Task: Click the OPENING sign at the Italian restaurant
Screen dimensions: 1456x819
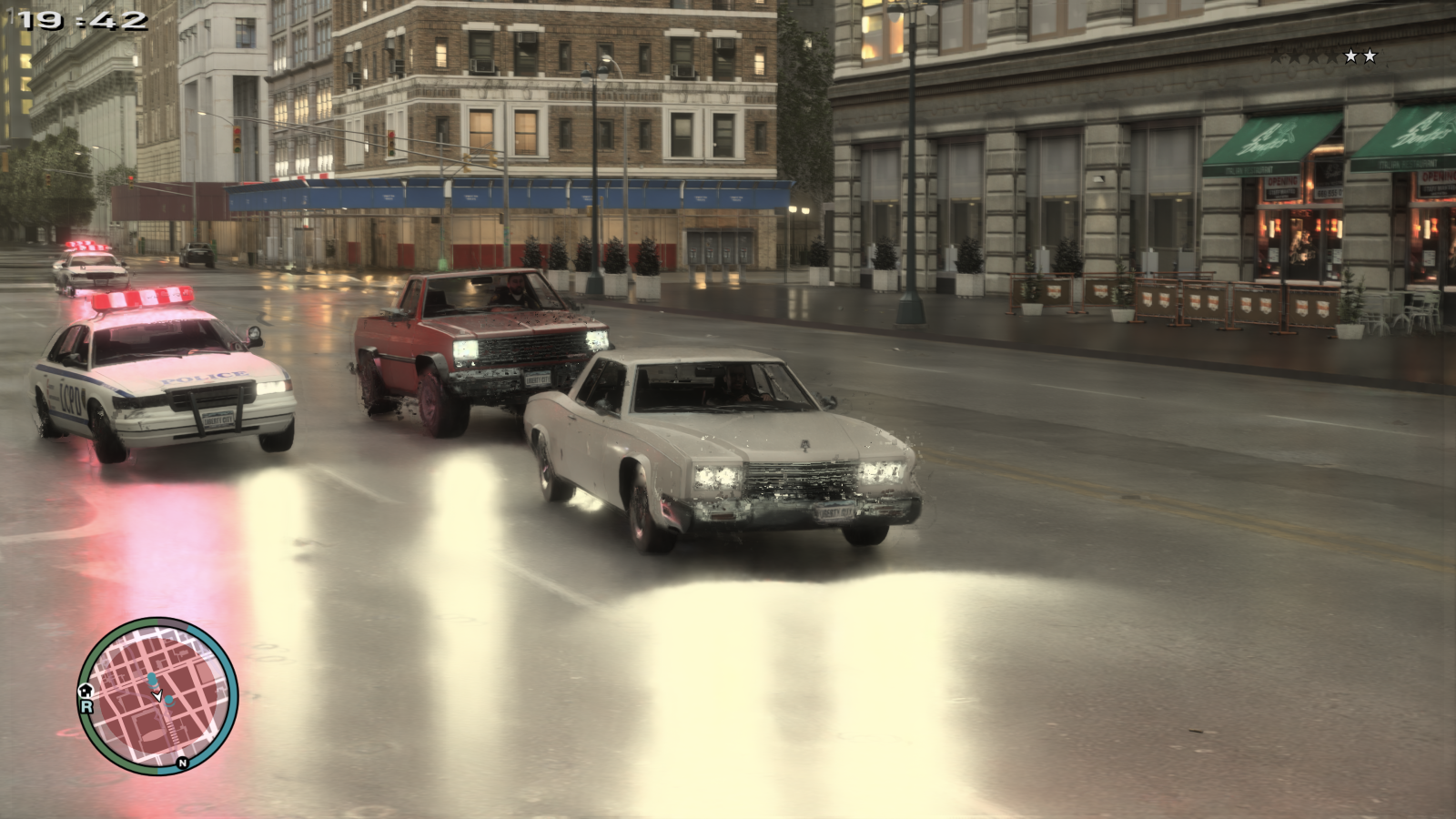Action: point(1282,180)
